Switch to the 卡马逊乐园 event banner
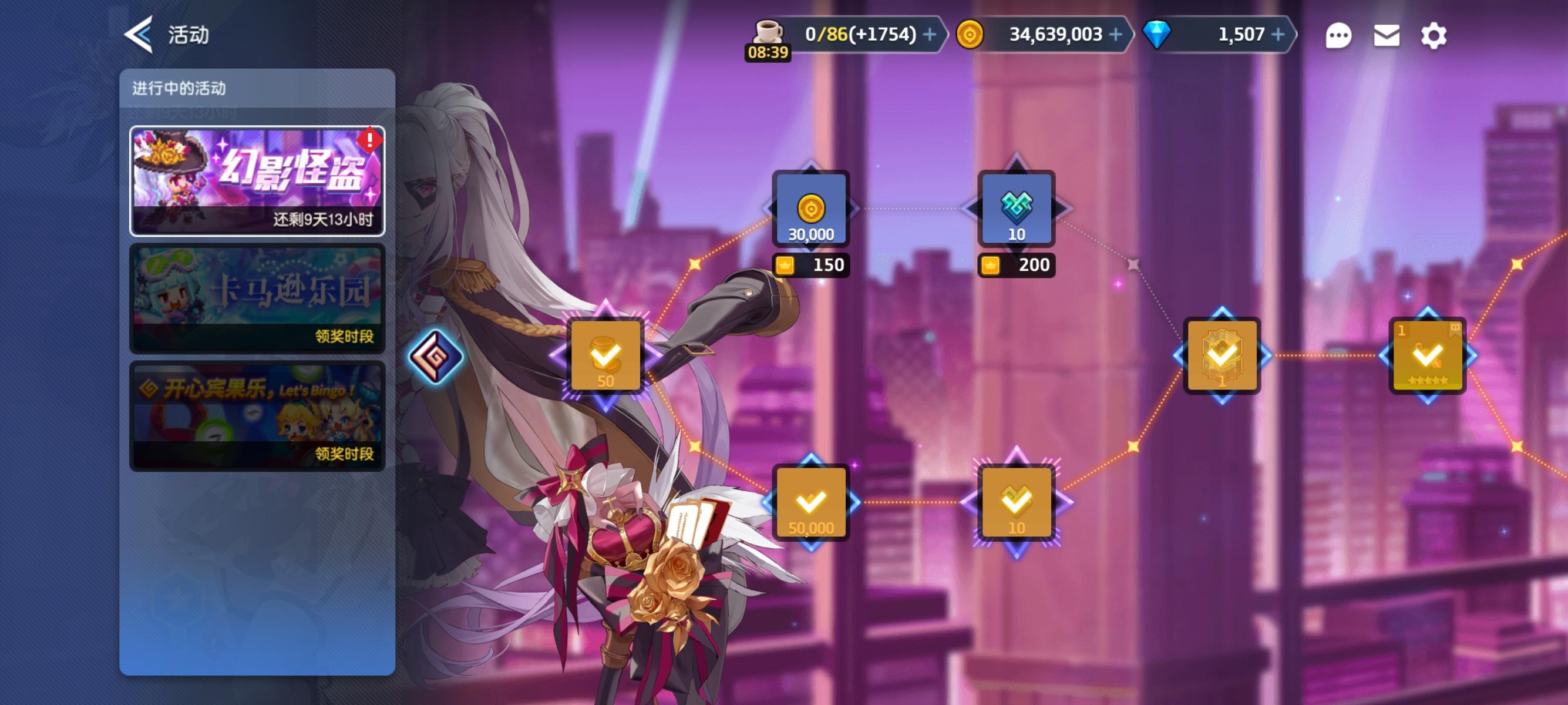1568x705 pixels. (257, 298)
